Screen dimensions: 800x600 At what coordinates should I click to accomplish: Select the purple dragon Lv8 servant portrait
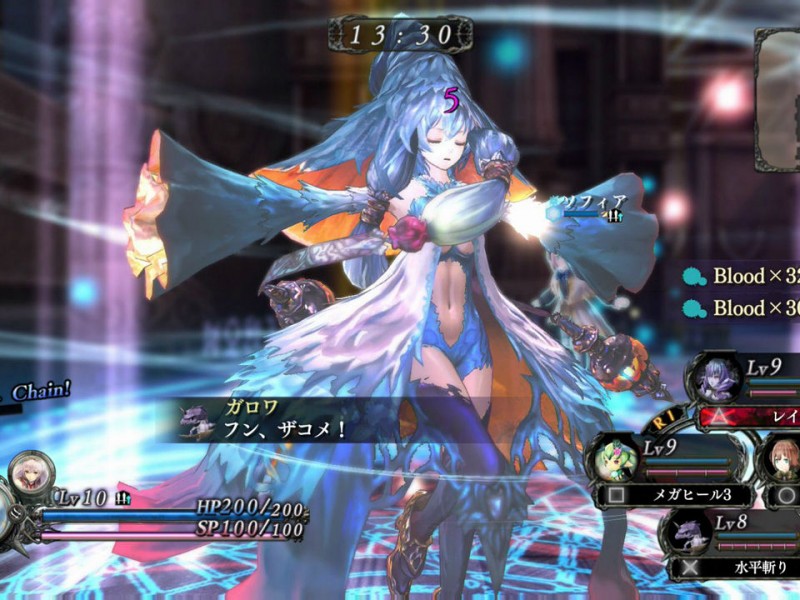(x=690, y=532)
